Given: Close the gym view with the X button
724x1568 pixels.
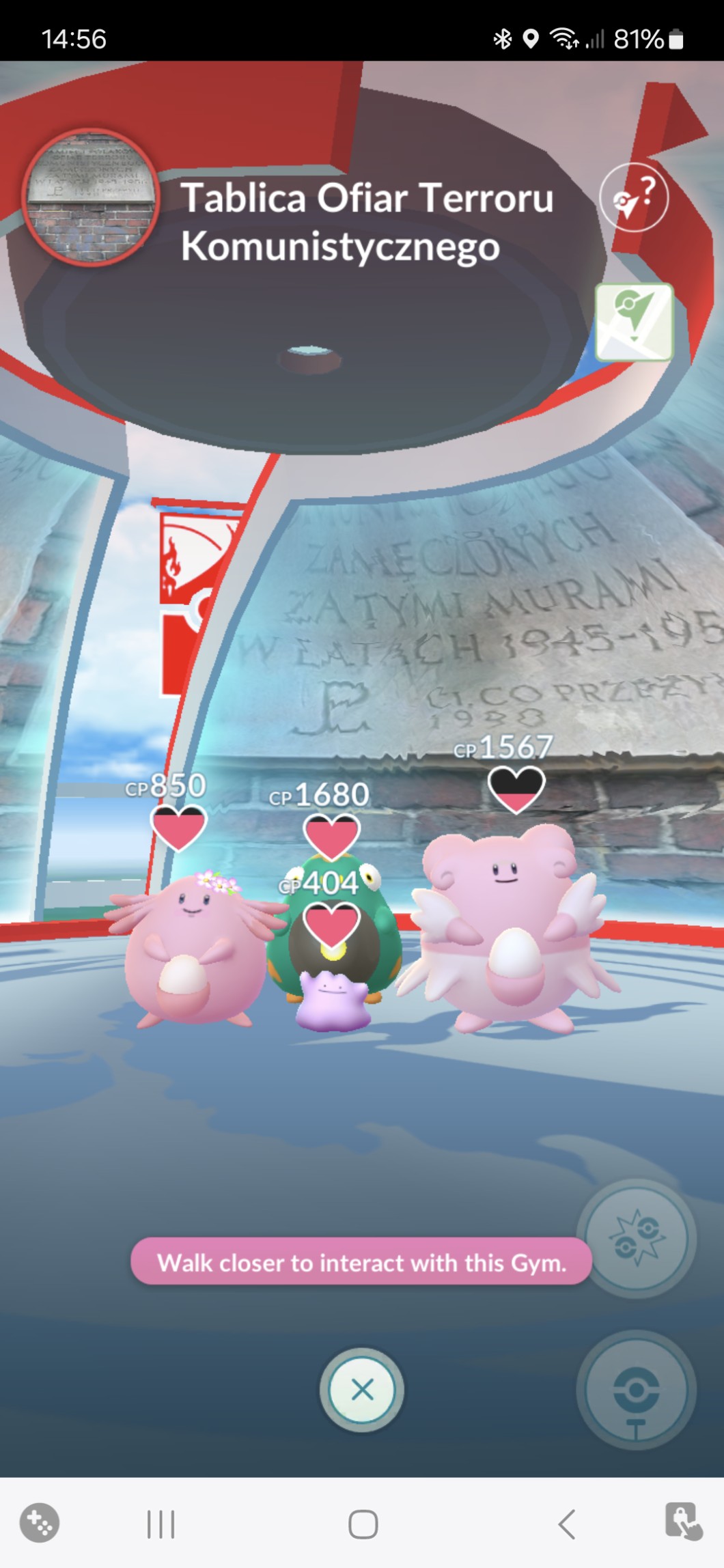Looking at the screenshot, I should click(361, 1389).
